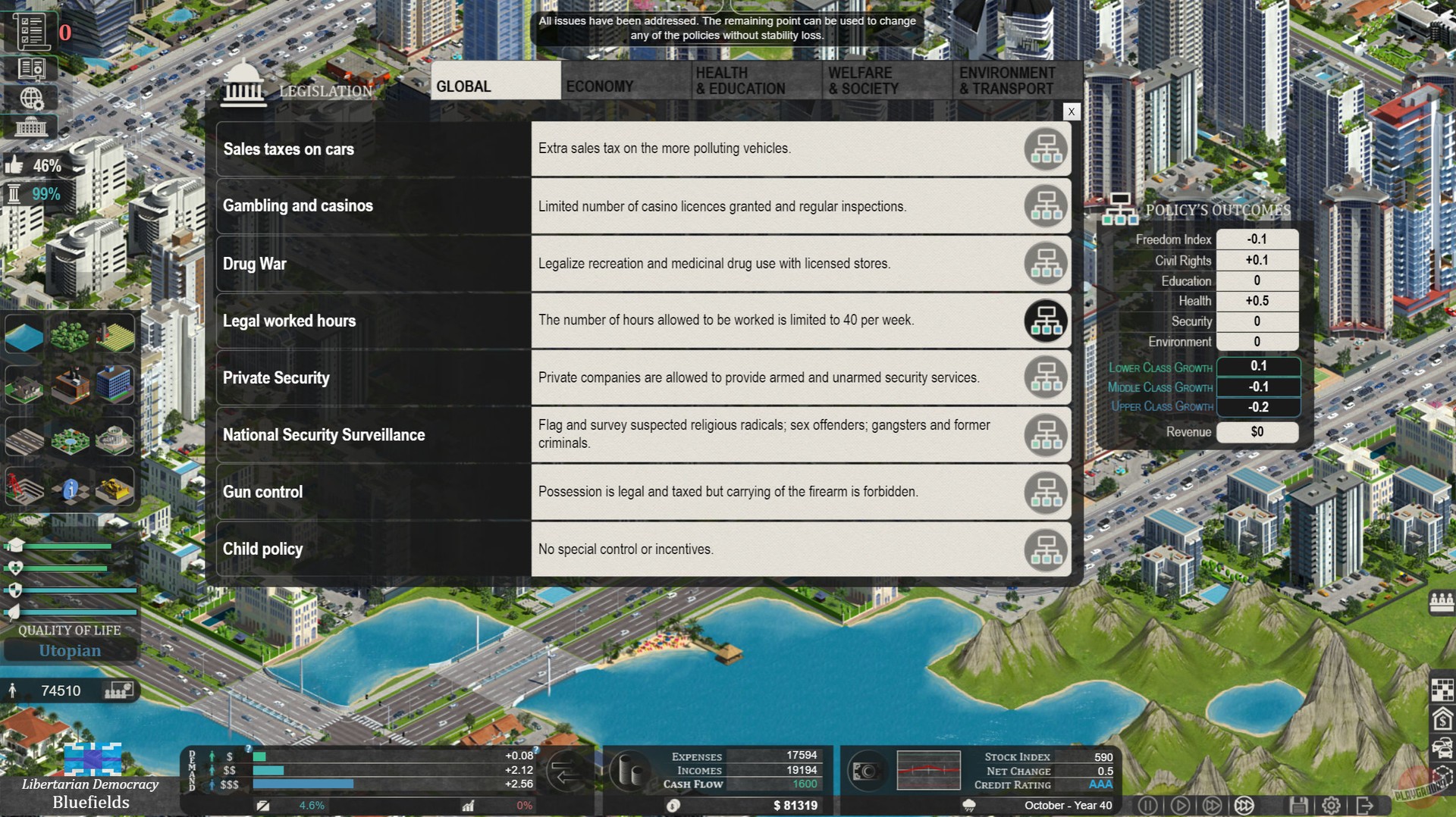
Task: Select the water terrain tool
Action: 24,335
